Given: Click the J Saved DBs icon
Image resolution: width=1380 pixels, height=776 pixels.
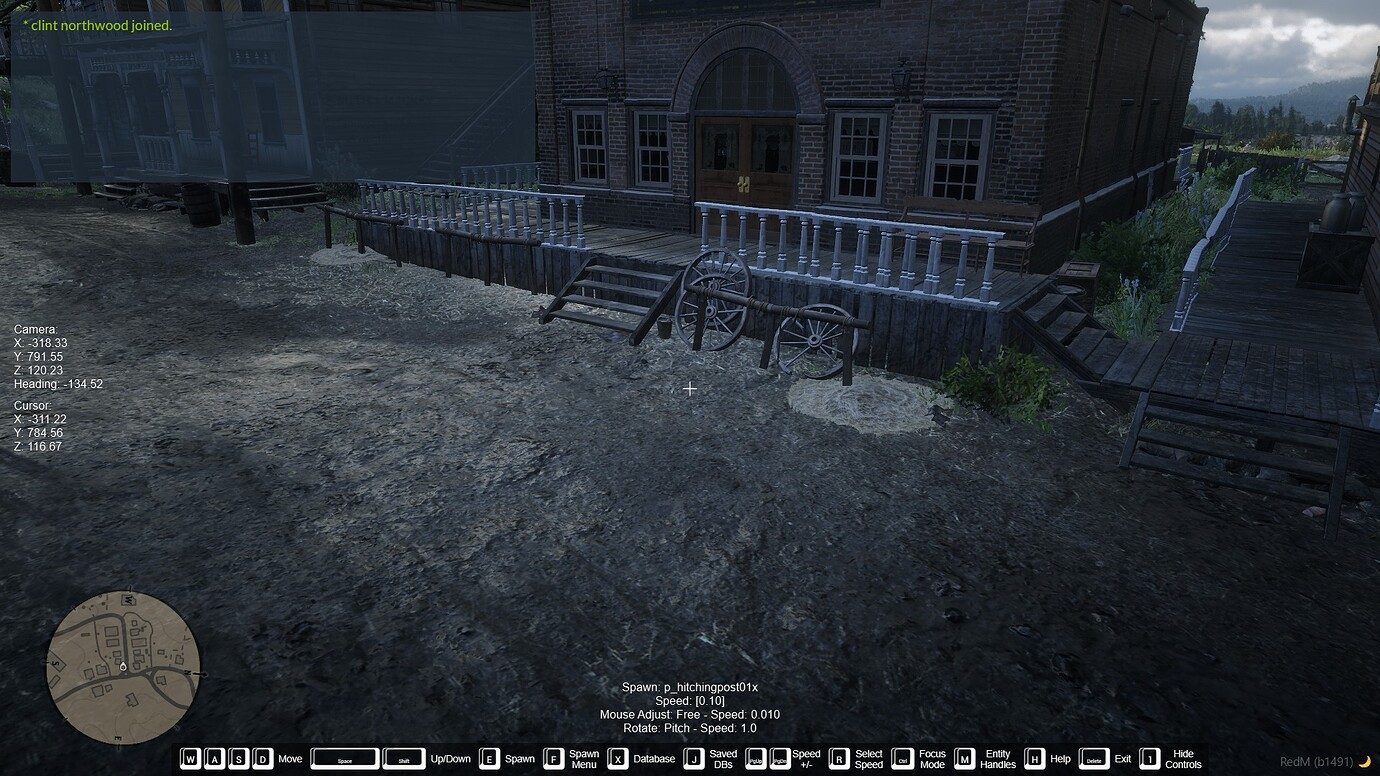Looking at the screenshot, I should pyautogui.click(x=692, y=758).
